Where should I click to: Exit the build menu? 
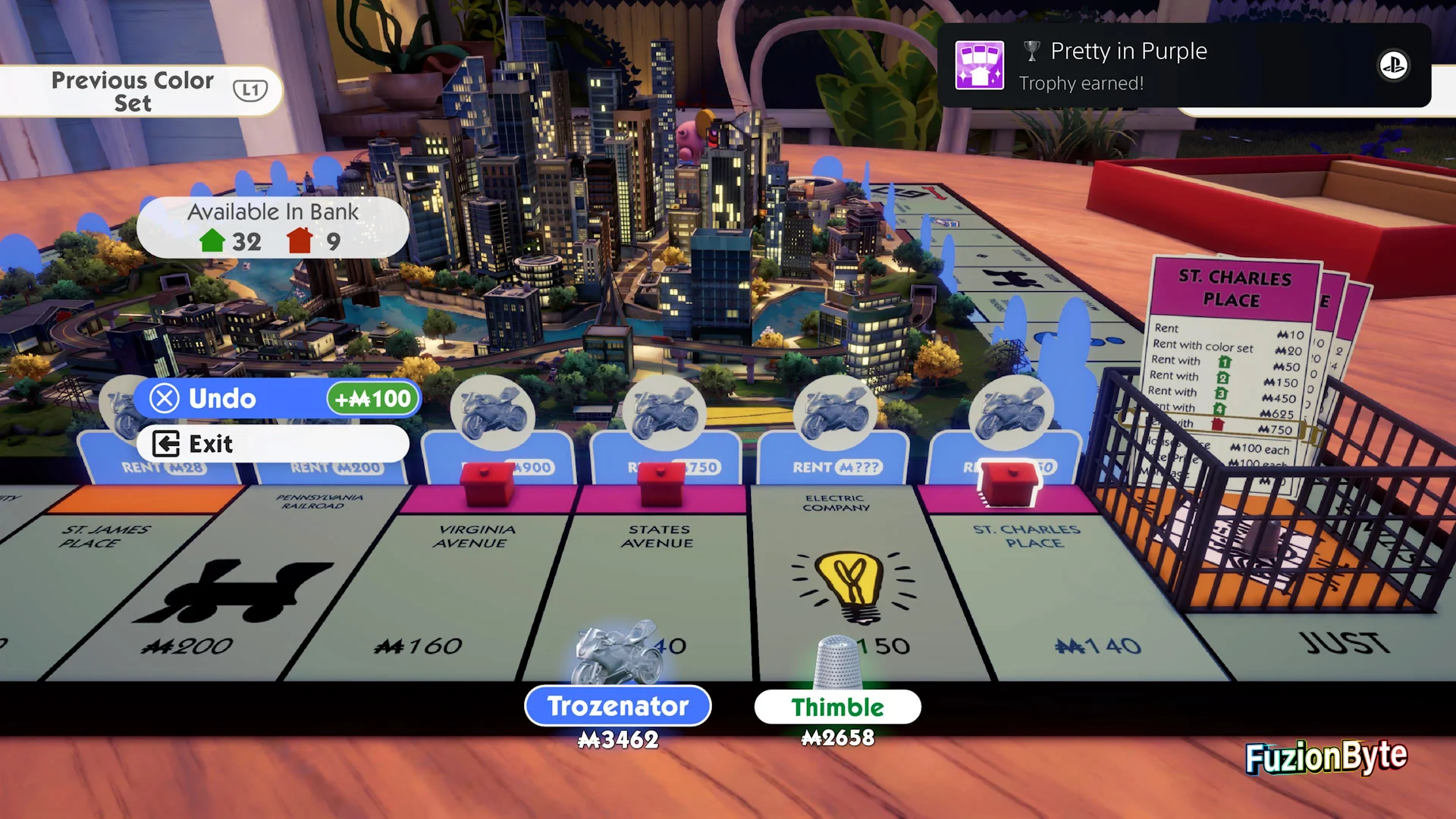(x=271, y=444)
